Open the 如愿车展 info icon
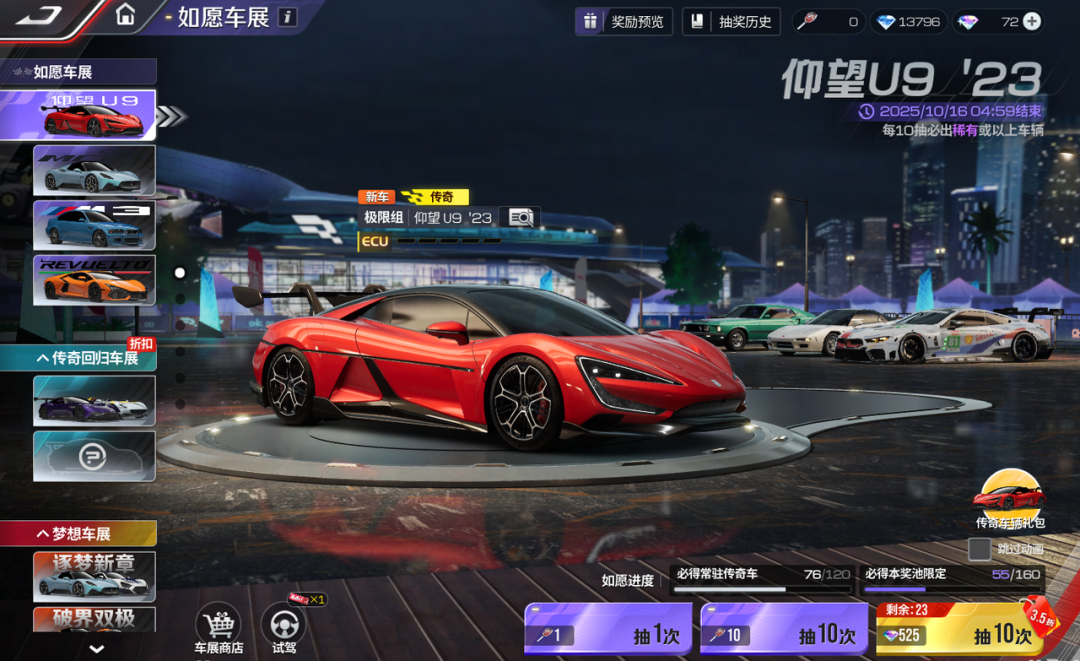Image resolution: width=1080 pixels, height=661 pixels. click(x=287, y=17)
